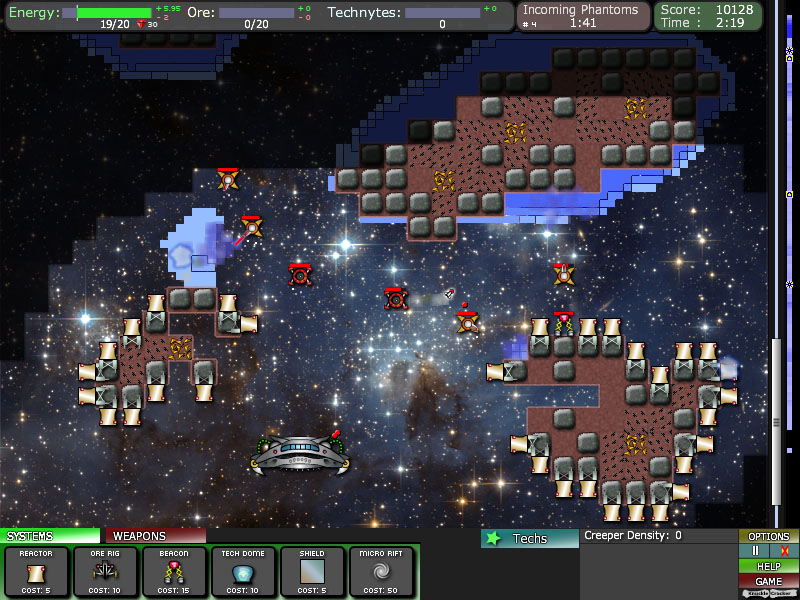
Task: Switch to the Systems tab
Action: tap(50, 536)
